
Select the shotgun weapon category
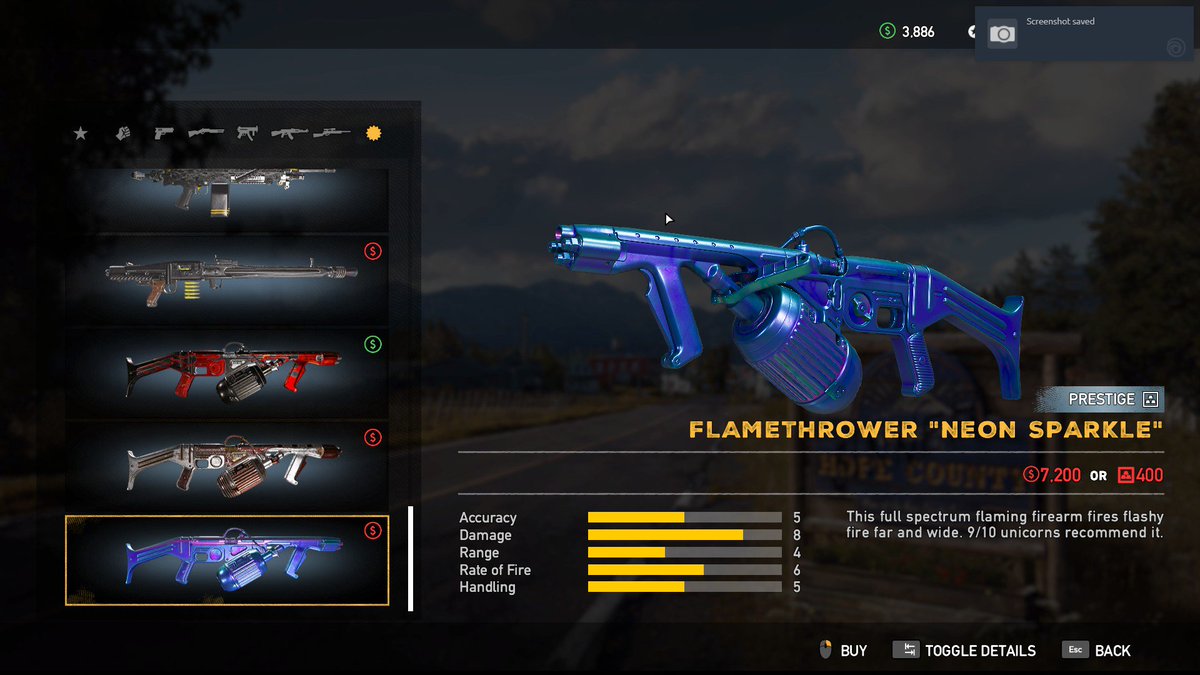point(206,133)
